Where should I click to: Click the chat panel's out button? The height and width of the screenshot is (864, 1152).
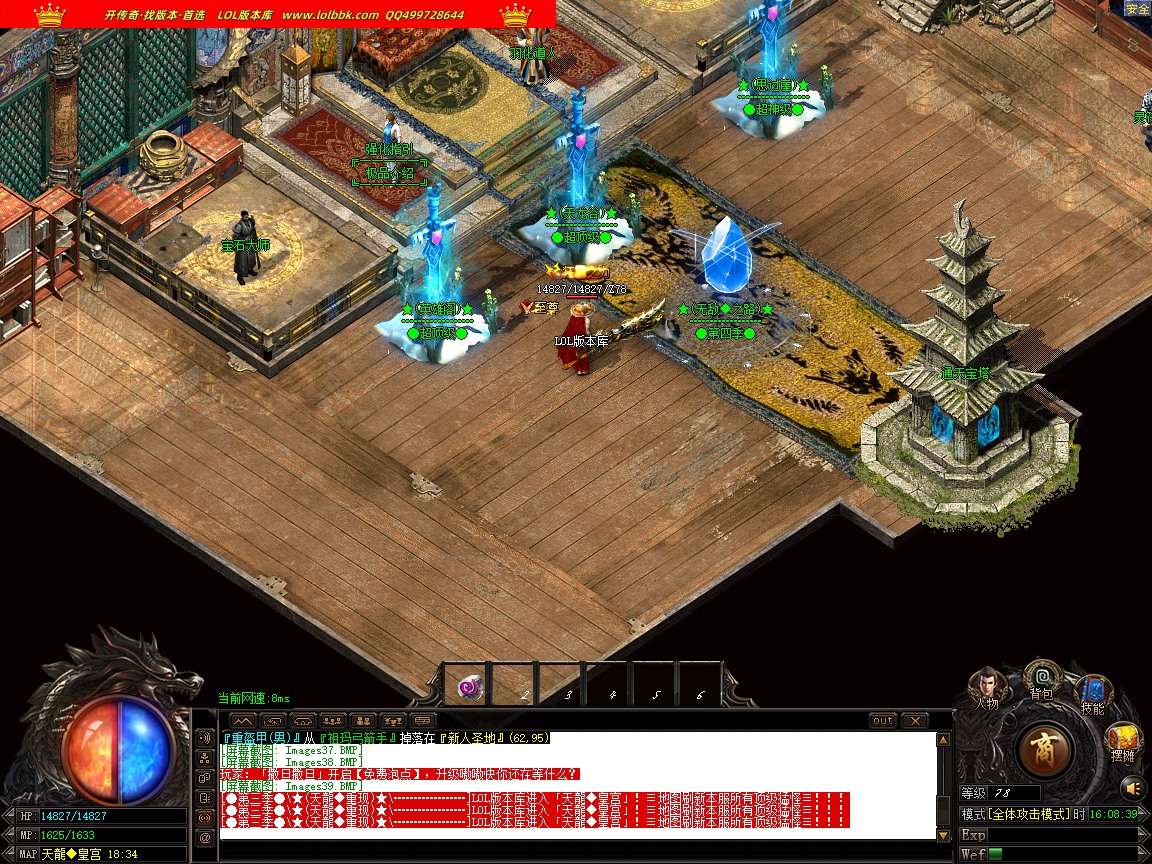(883, 720)
